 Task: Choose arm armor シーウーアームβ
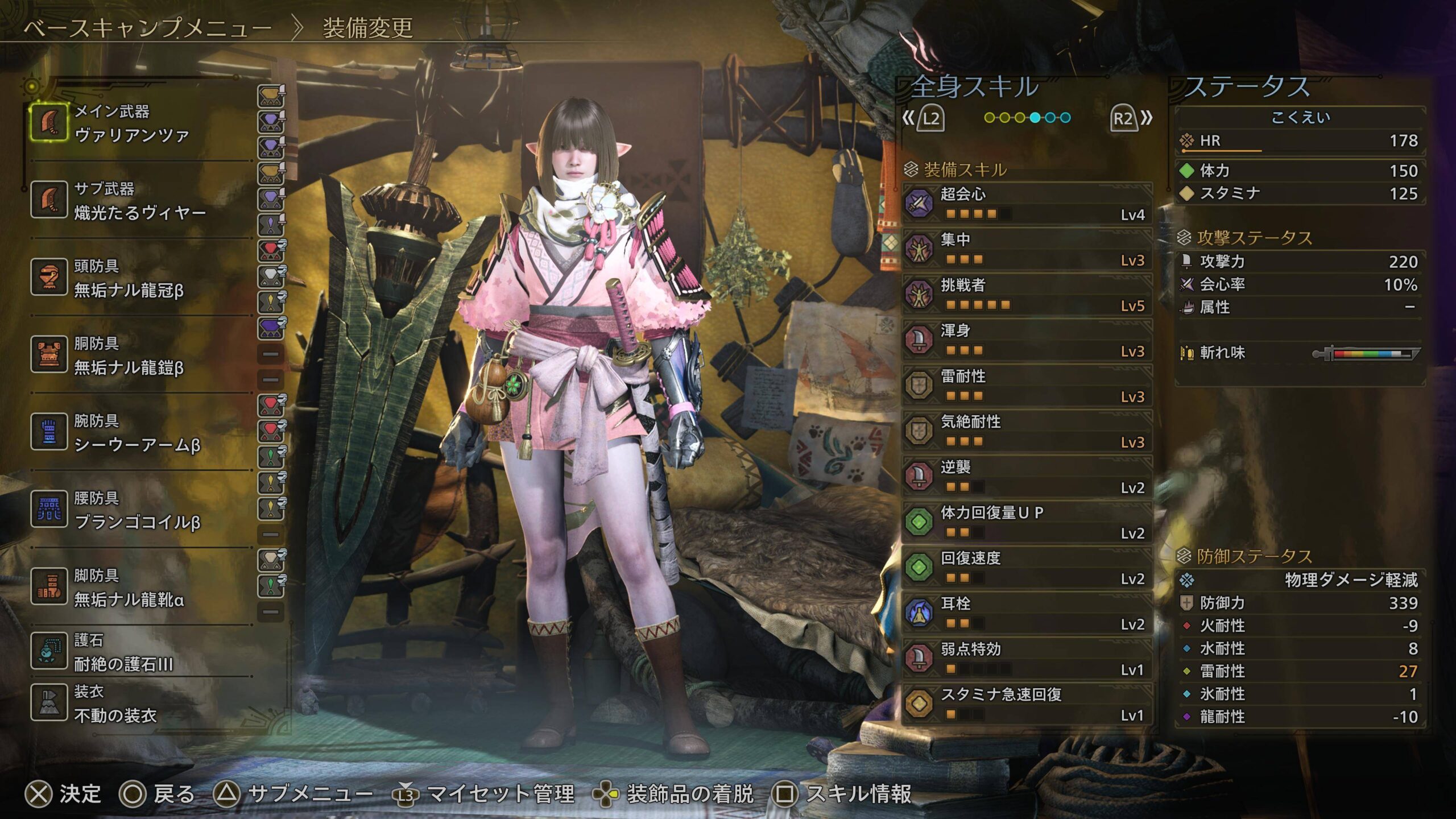click(x=136, y=432)
